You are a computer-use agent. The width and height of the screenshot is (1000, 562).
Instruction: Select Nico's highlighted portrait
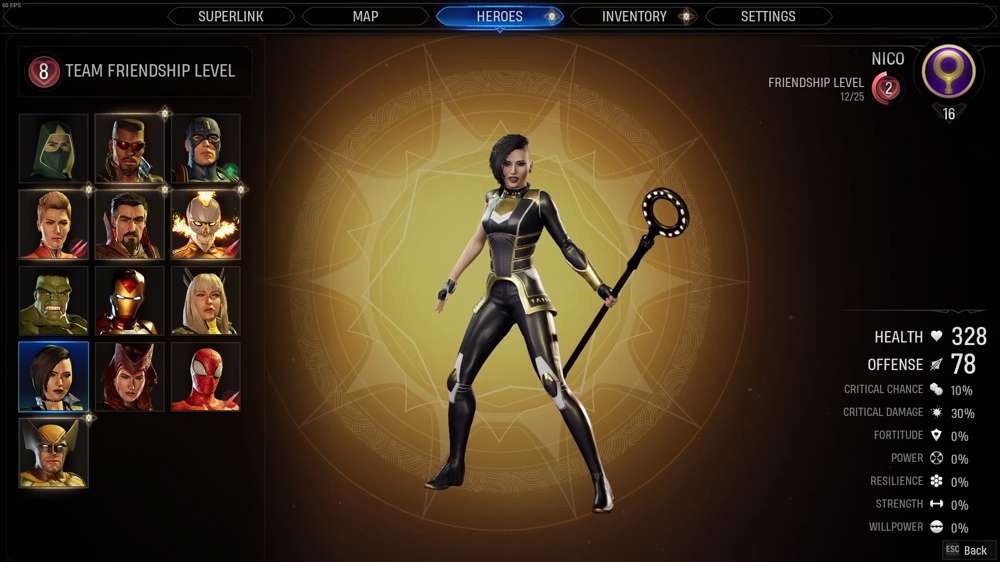(54, 377)
